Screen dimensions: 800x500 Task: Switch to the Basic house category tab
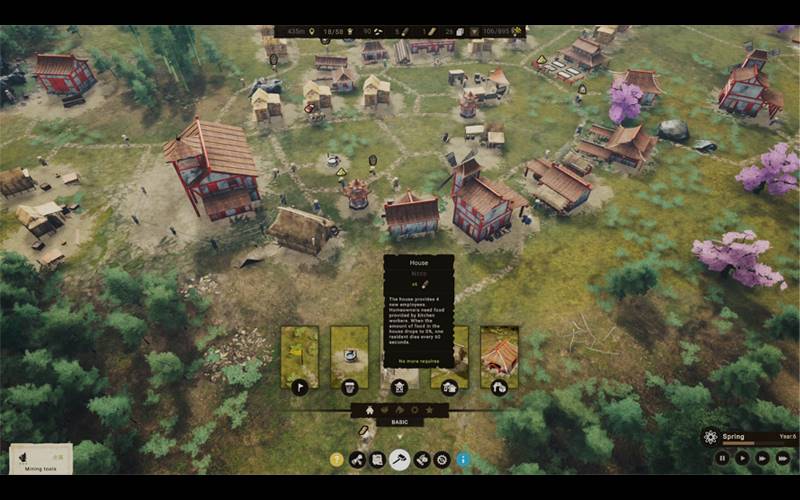click(370, 410)
